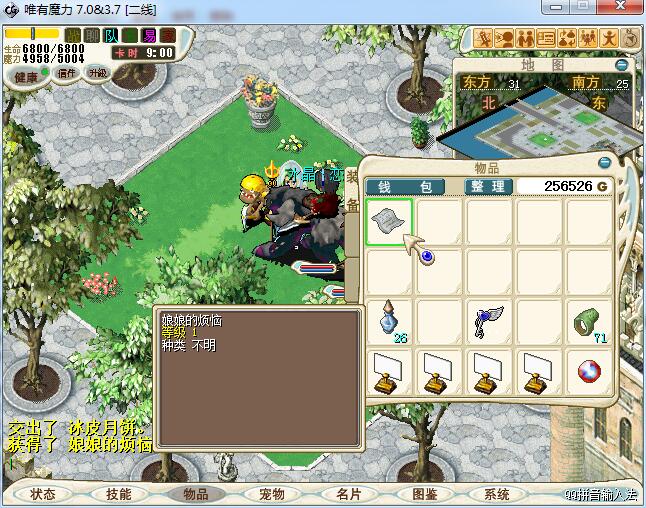Sort the inventory with 整理
This screenshot has width=646, height=508.
pos(490,187)
